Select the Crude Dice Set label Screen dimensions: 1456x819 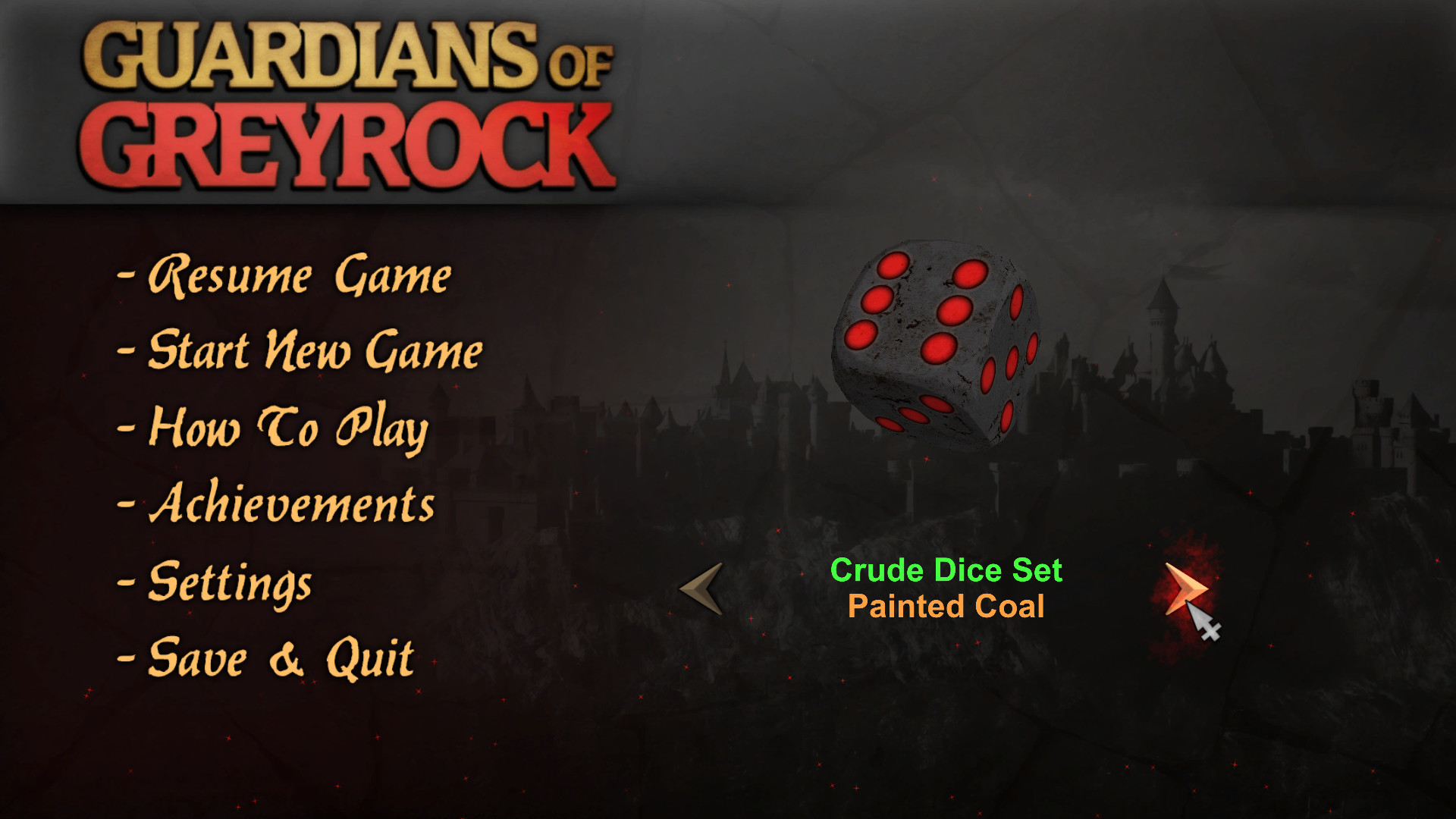click(946, 570)
